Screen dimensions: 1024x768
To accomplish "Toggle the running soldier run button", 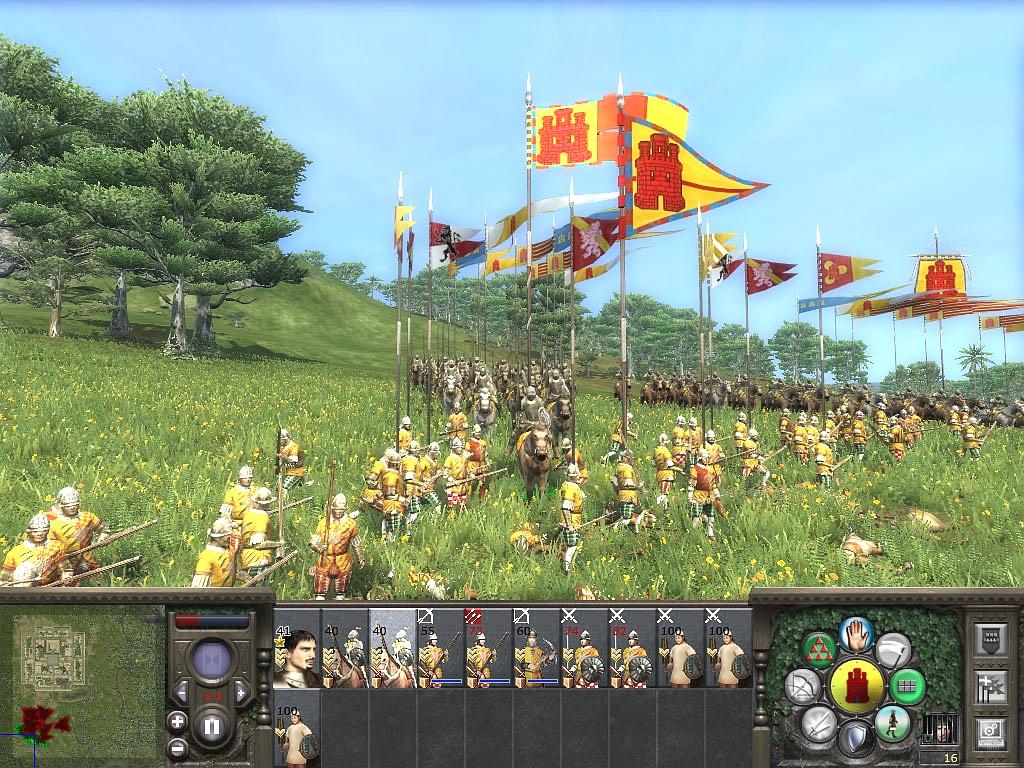I will [x=892, y=723].
